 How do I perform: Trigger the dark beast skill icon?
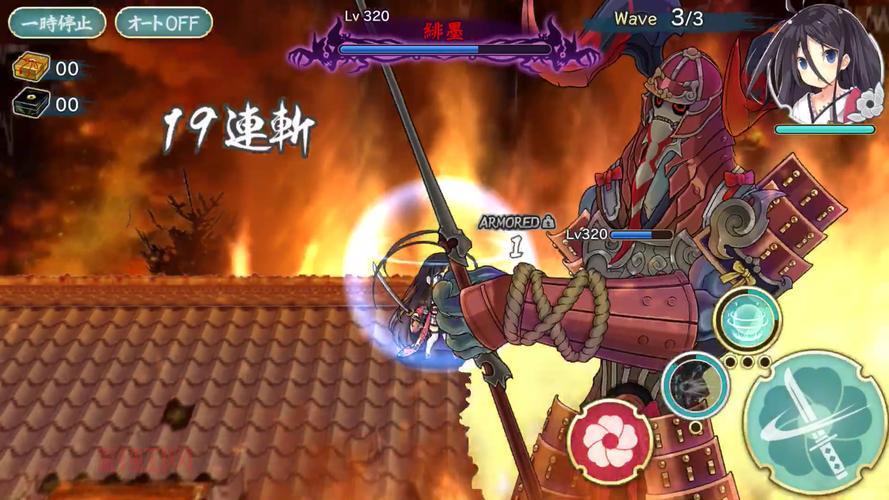[693, 384]
